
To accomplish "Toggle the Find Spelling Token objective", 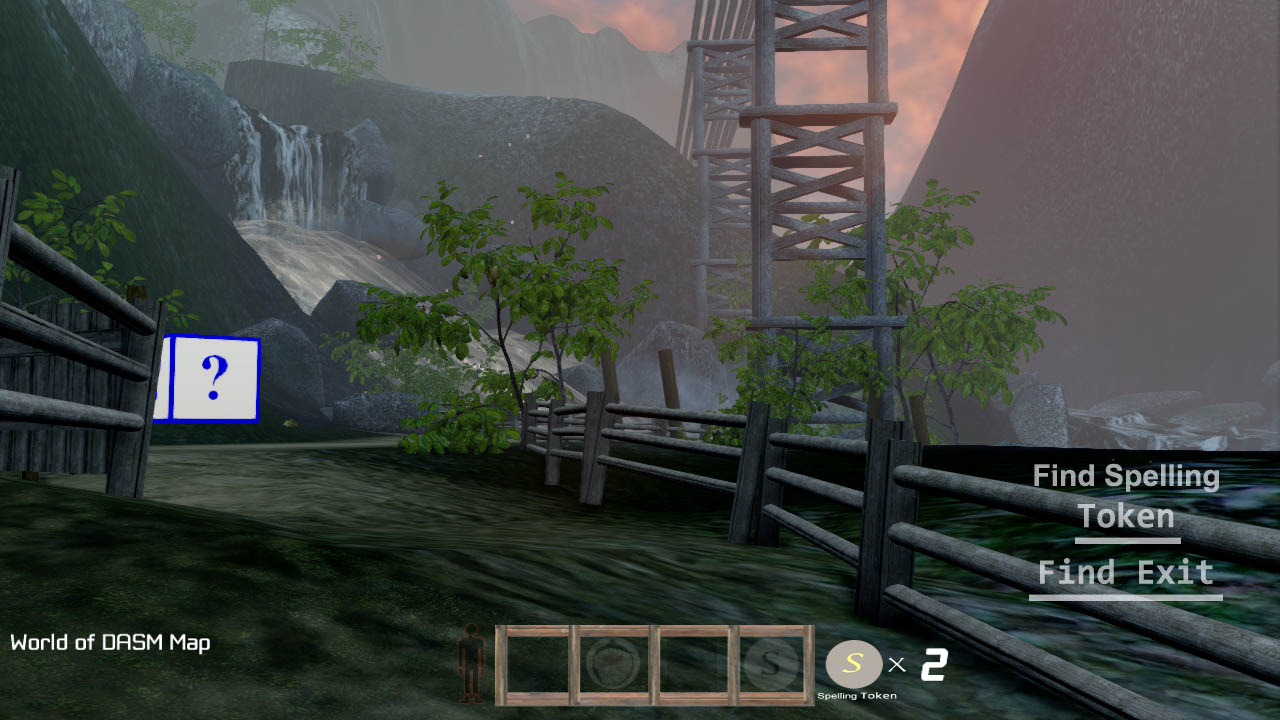I will click(1125, 496).
